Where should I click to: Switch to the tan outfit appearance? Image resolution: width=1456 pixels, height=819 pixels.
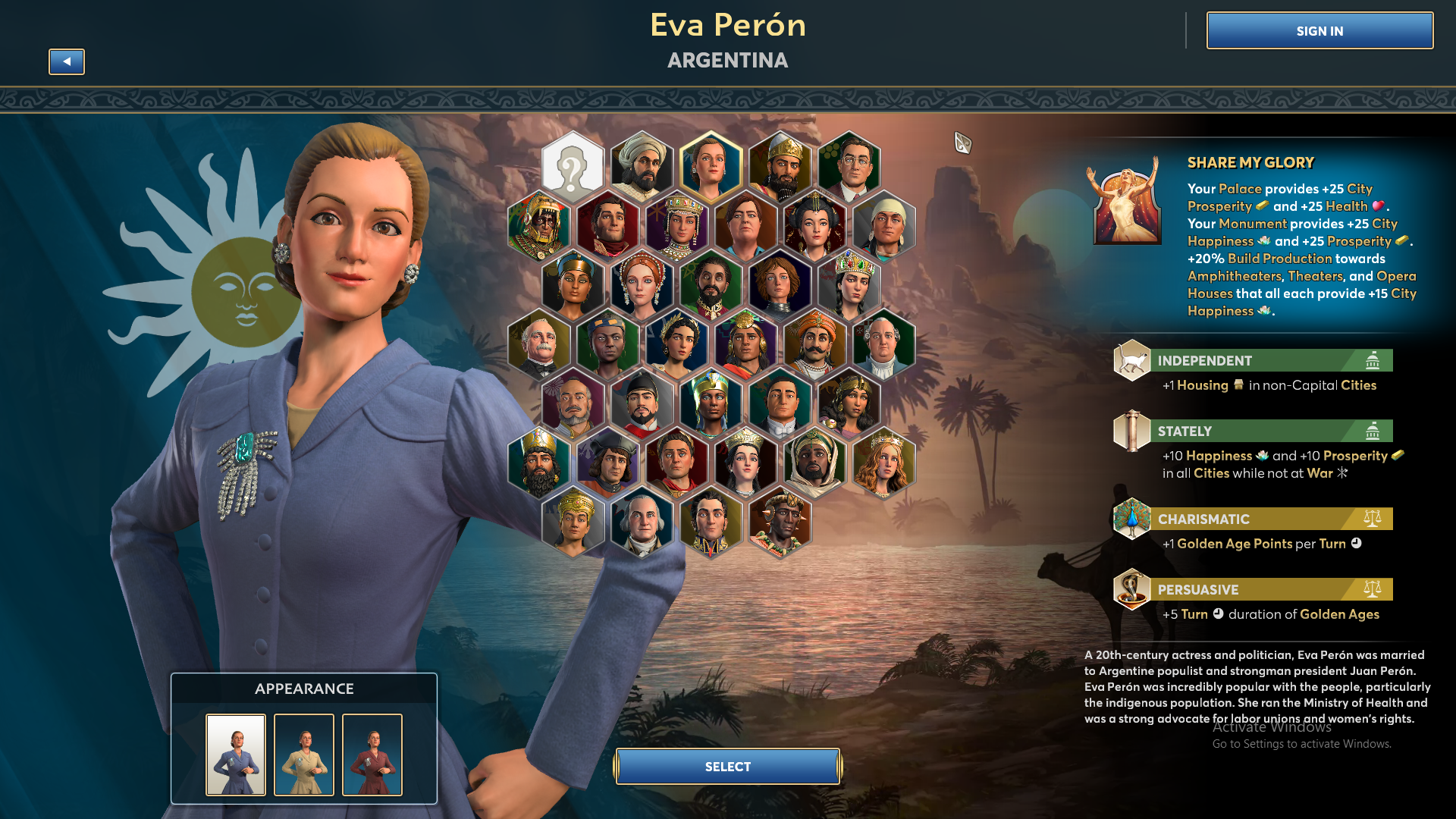pyautogui.click(x=304, y=755)
